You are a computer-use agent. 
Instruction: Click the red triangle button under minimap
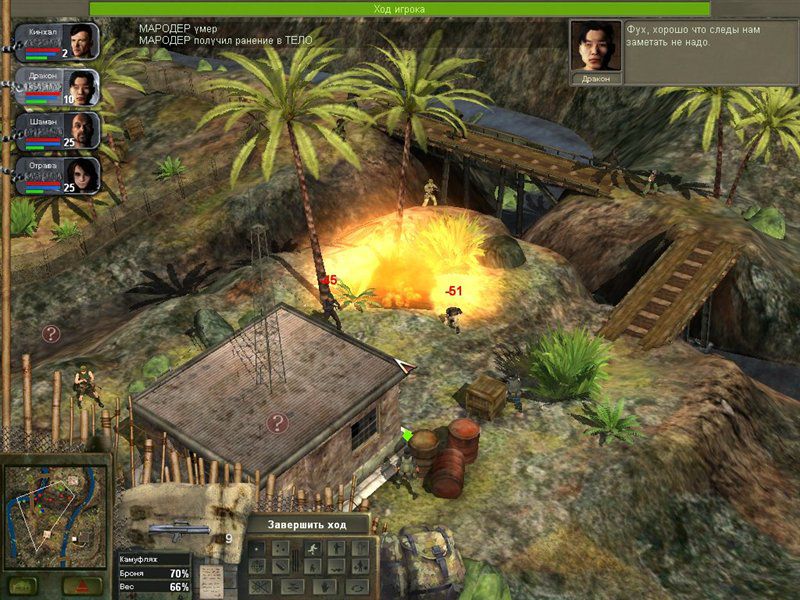point(80,585)
